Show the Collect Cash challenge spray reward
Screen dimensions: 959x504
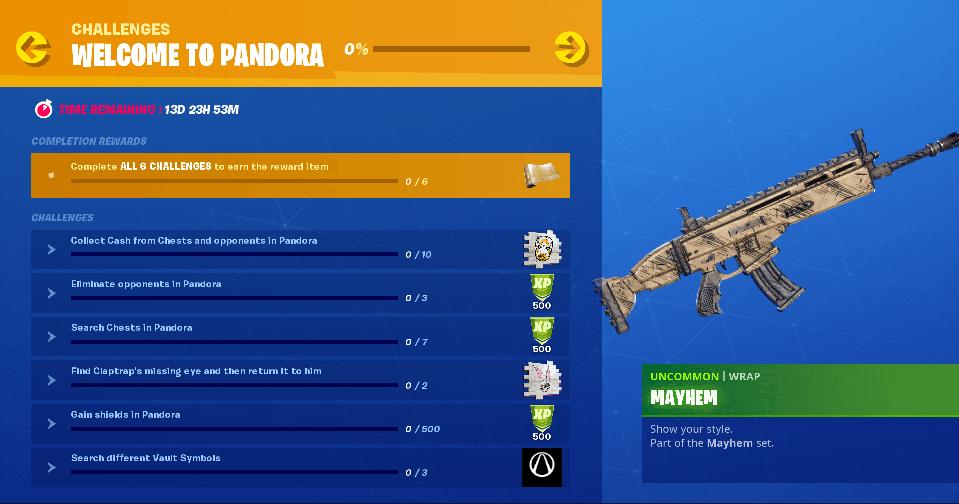[542, 248]
